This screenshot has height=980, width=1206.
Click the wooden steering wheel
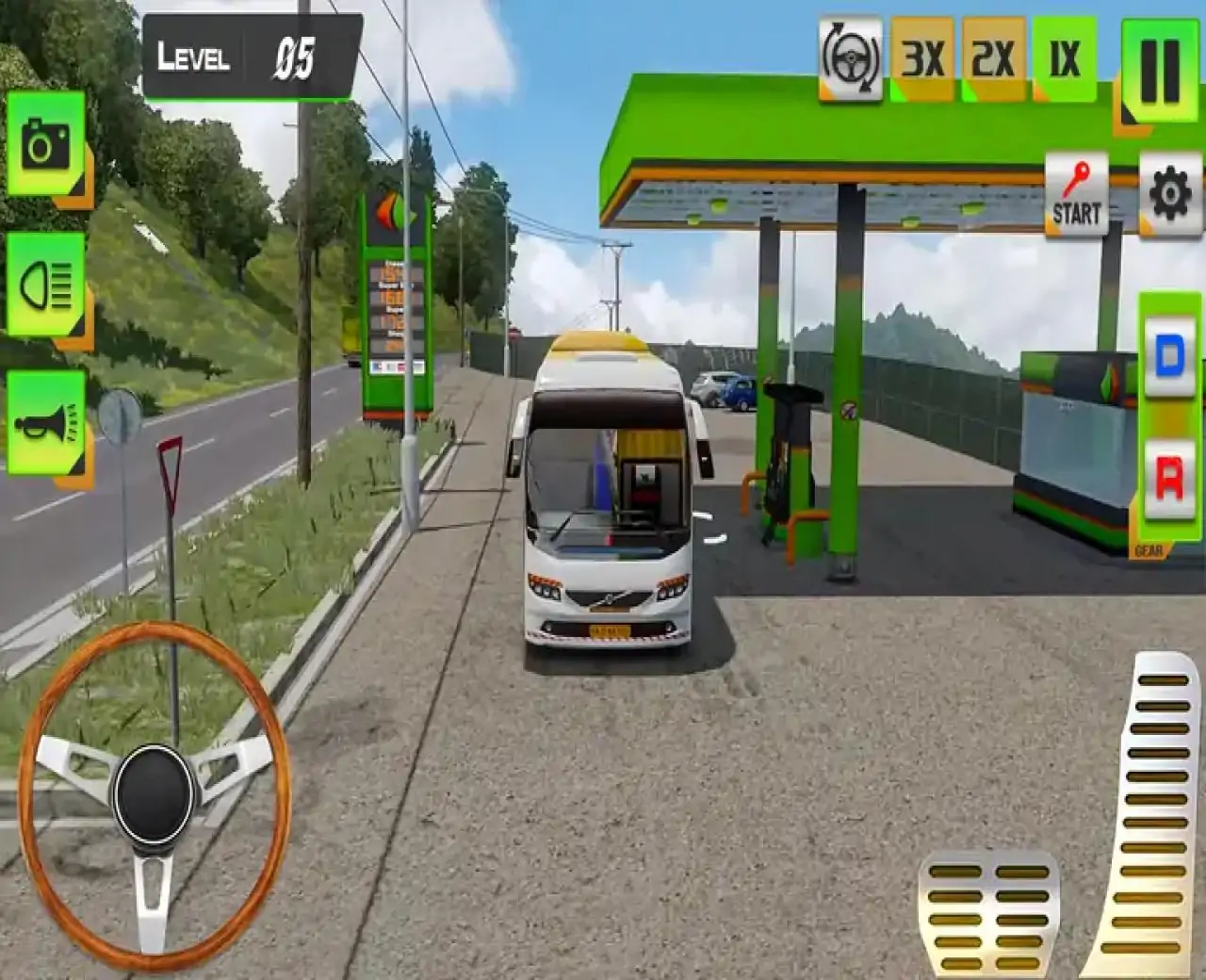pos(154,793)
